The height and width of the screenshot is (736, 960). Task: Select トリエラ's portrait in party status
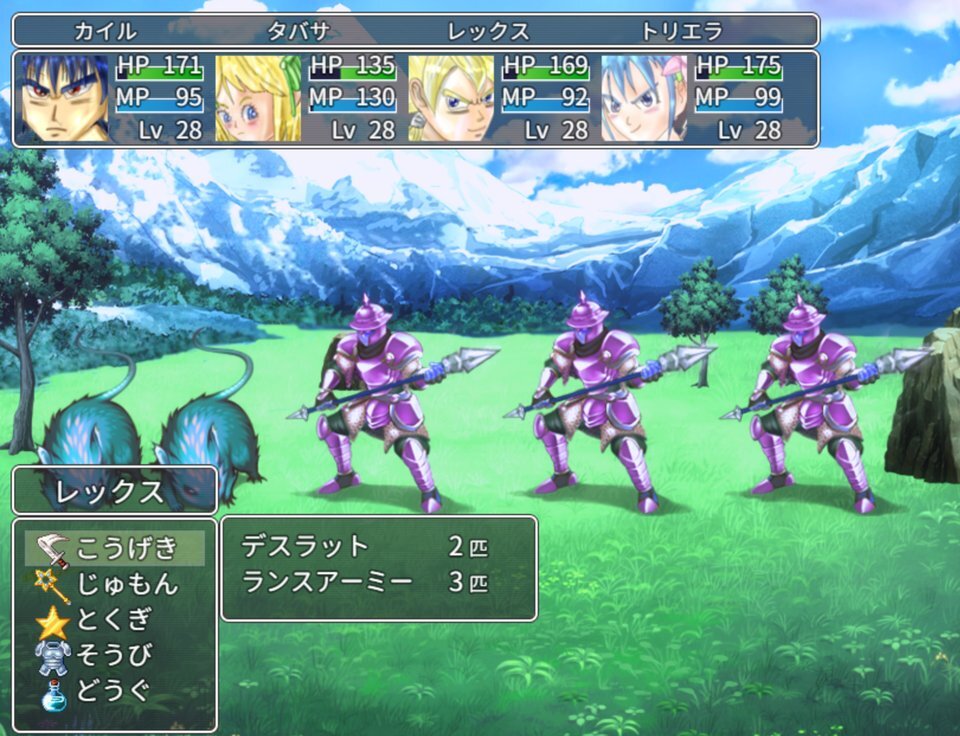click(644, 98)
